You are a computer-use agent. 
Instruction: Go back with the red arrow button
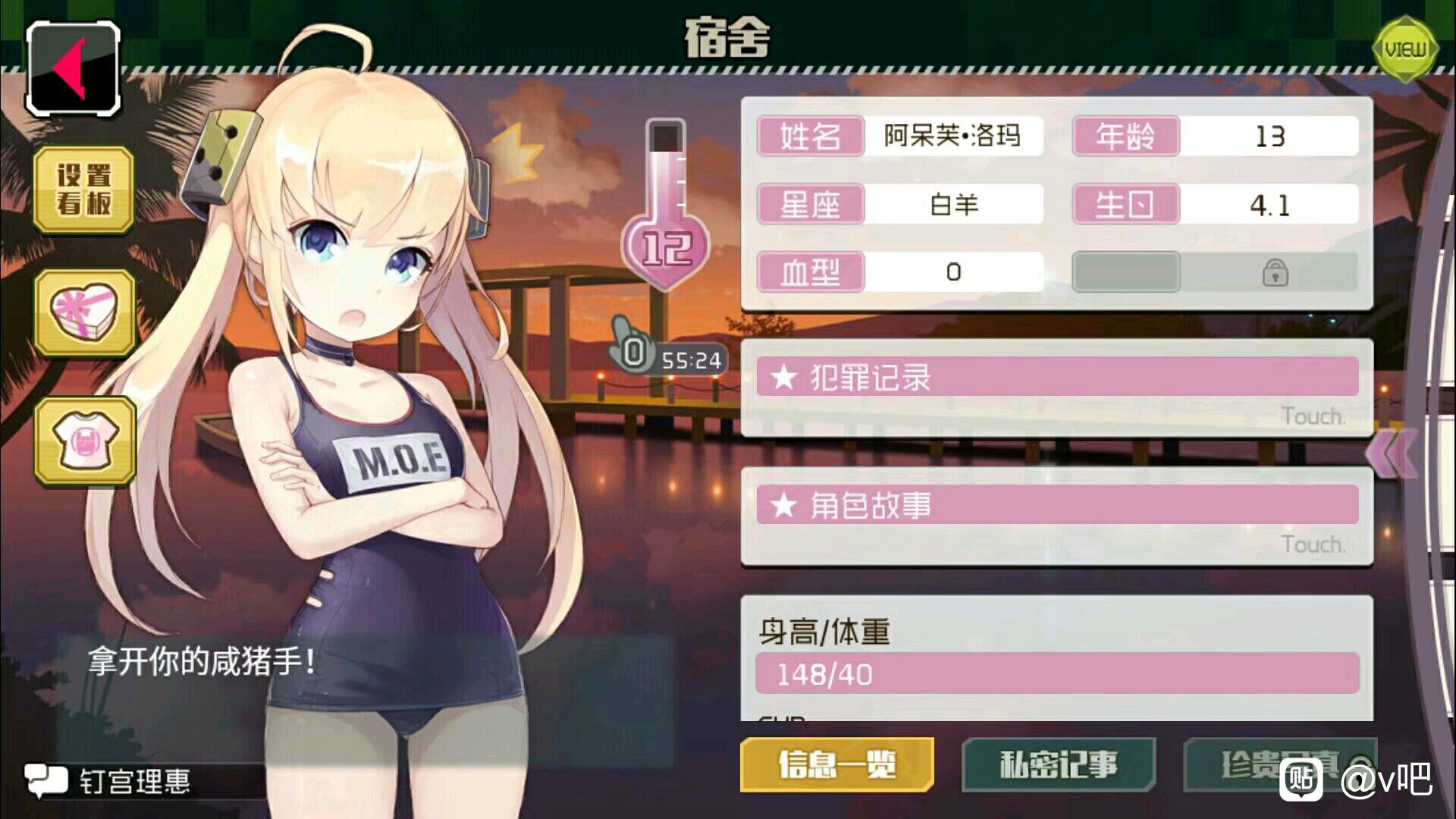pyautogui.click(x=74, y=69)
